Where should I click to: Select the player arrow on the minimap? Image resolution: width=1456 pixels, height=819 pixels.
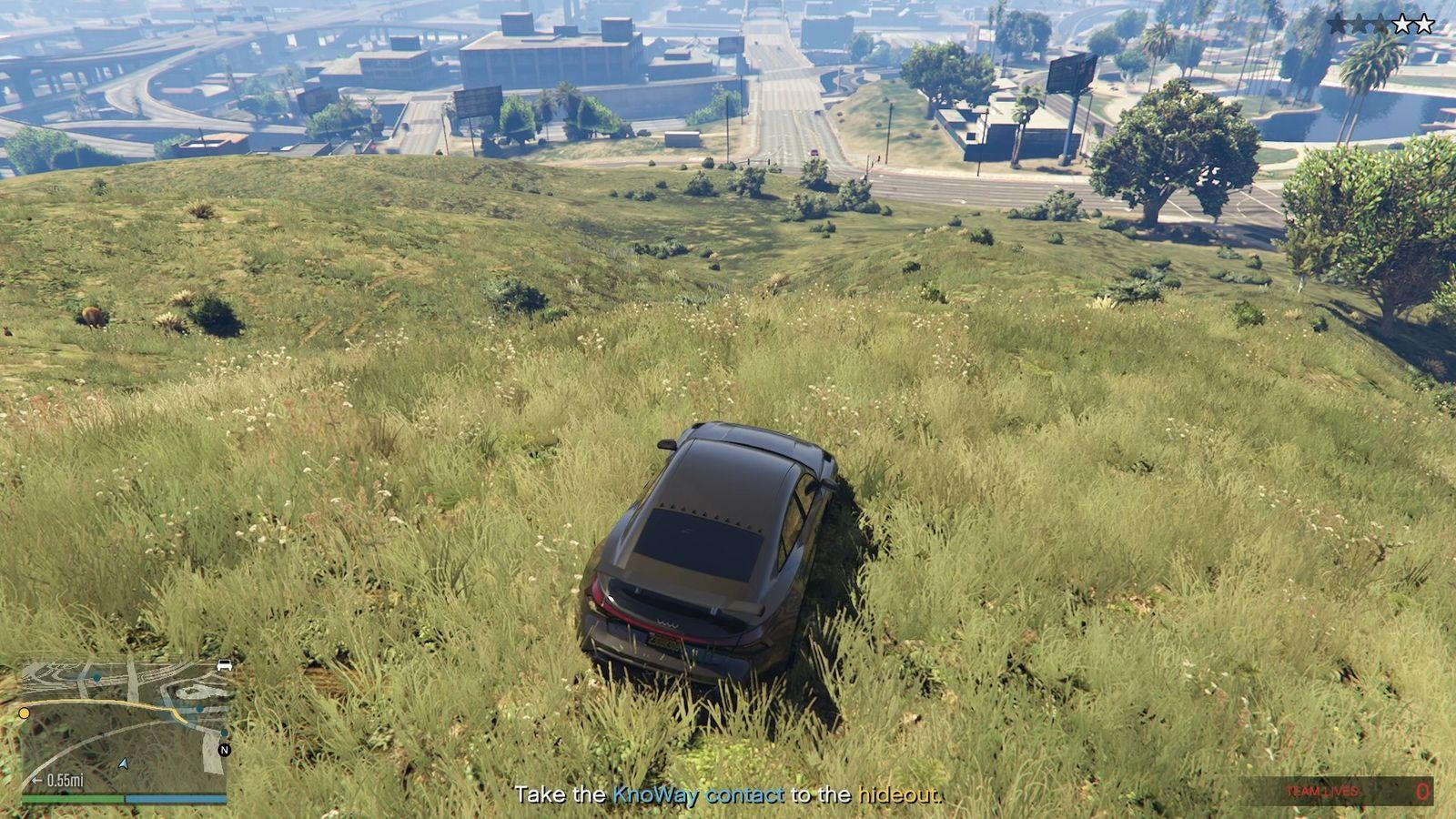click(124, 763)
